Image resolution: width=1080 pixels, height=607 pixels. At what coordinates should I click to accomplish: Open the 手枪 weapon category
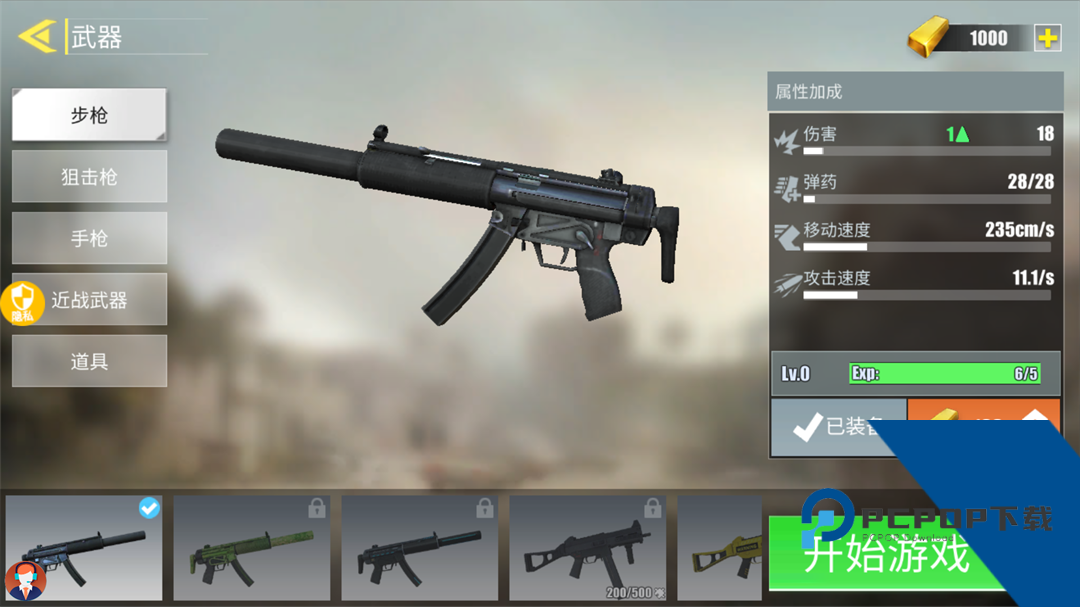coord(89,239)
